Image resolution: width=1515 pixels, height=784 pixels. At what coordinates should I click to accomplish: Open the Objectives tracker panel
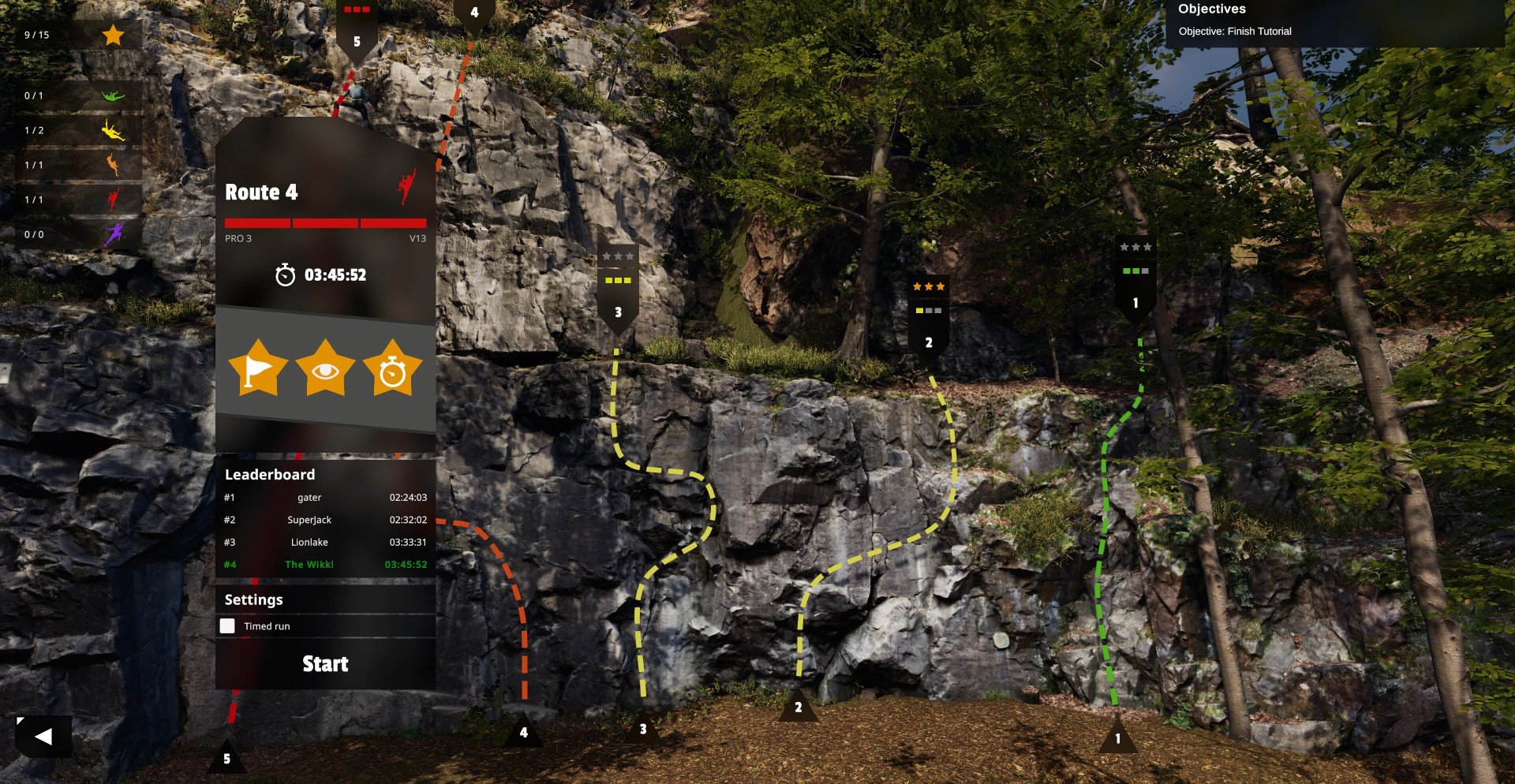(1334, 22)
